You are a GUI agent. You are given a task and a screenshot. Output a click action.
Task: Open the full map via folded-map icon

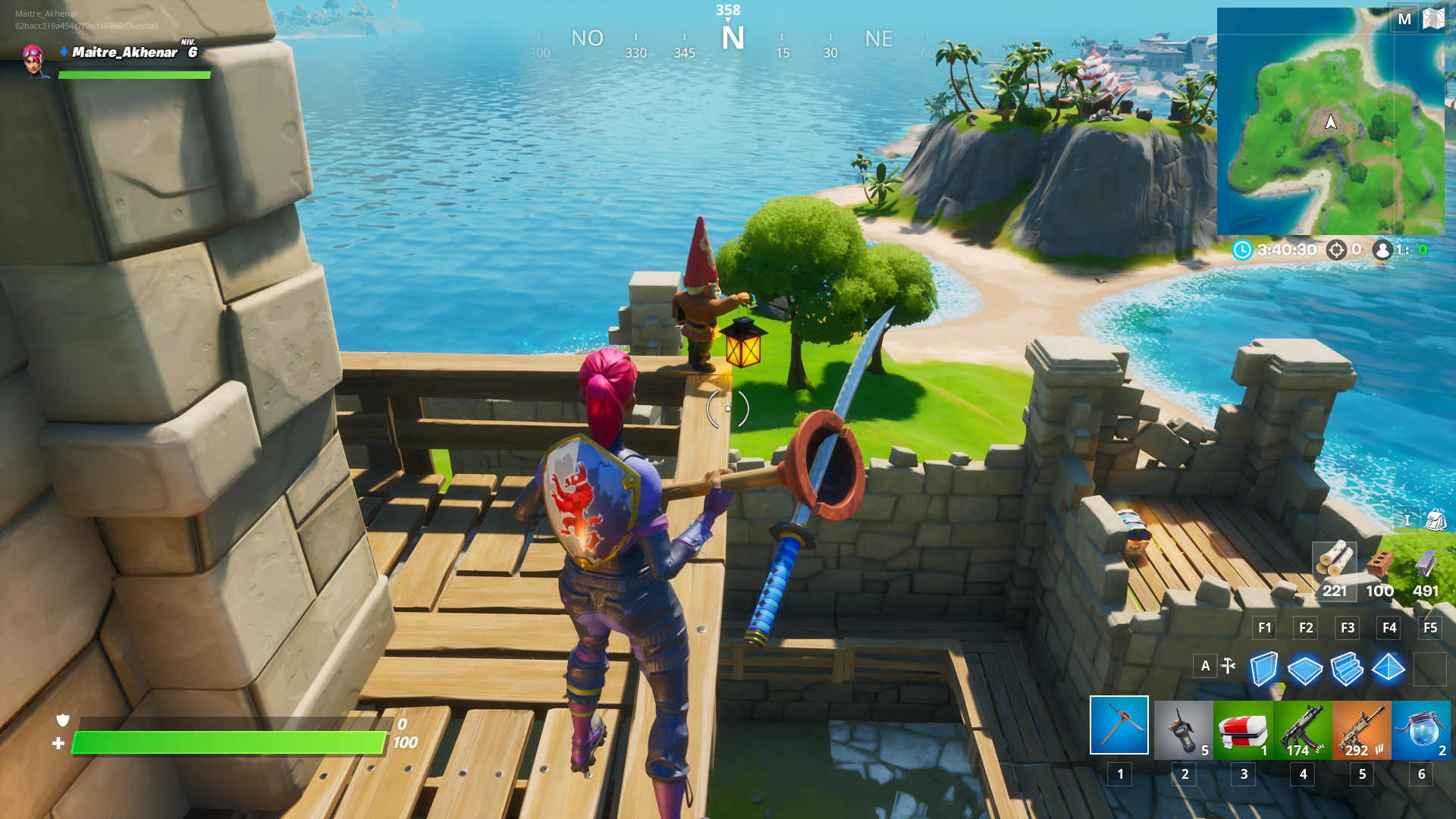(x=1433, y=19)
